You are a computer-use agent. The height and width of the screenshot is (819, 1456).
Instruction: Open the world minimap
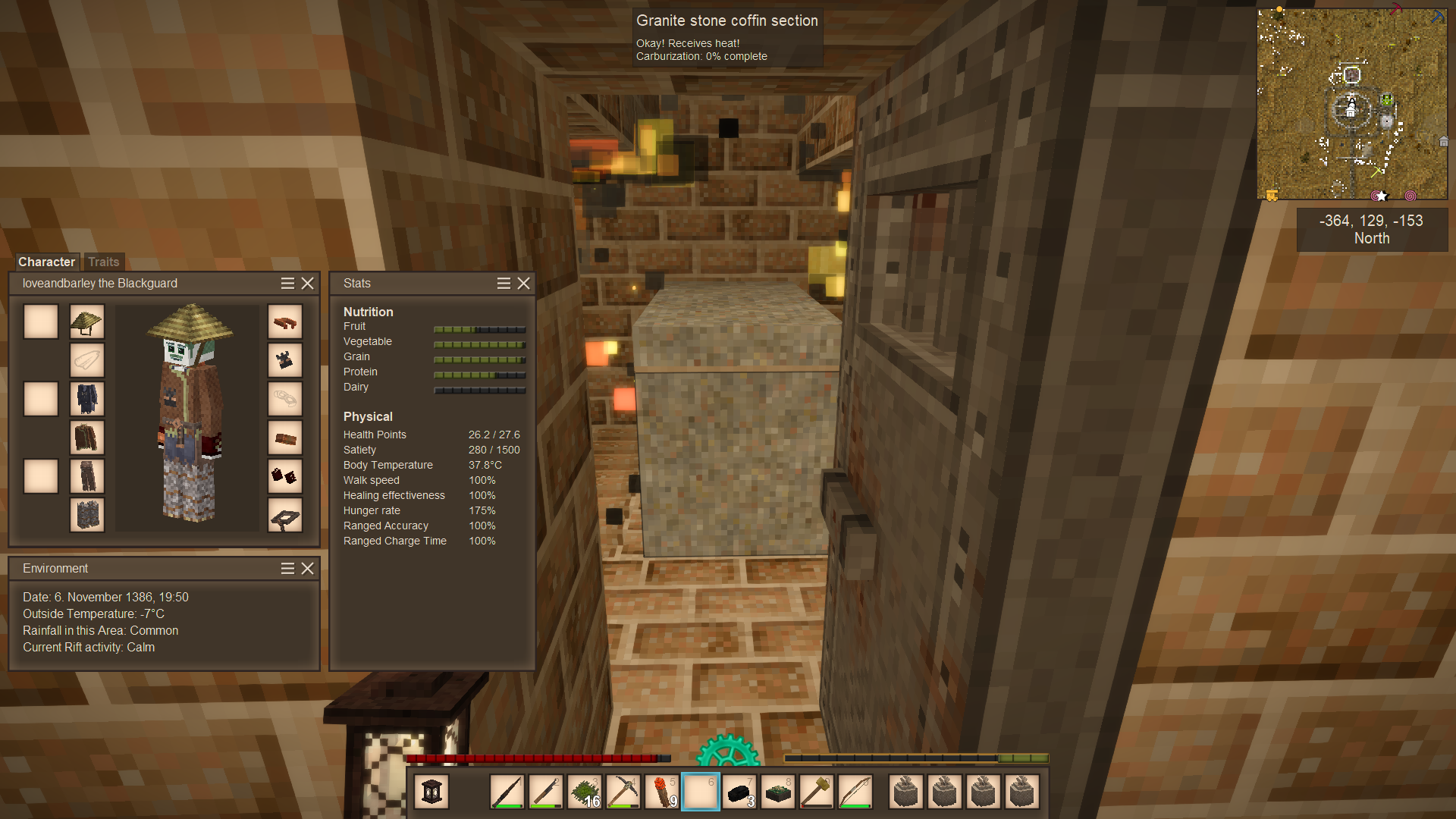(x=1352, y=105)
